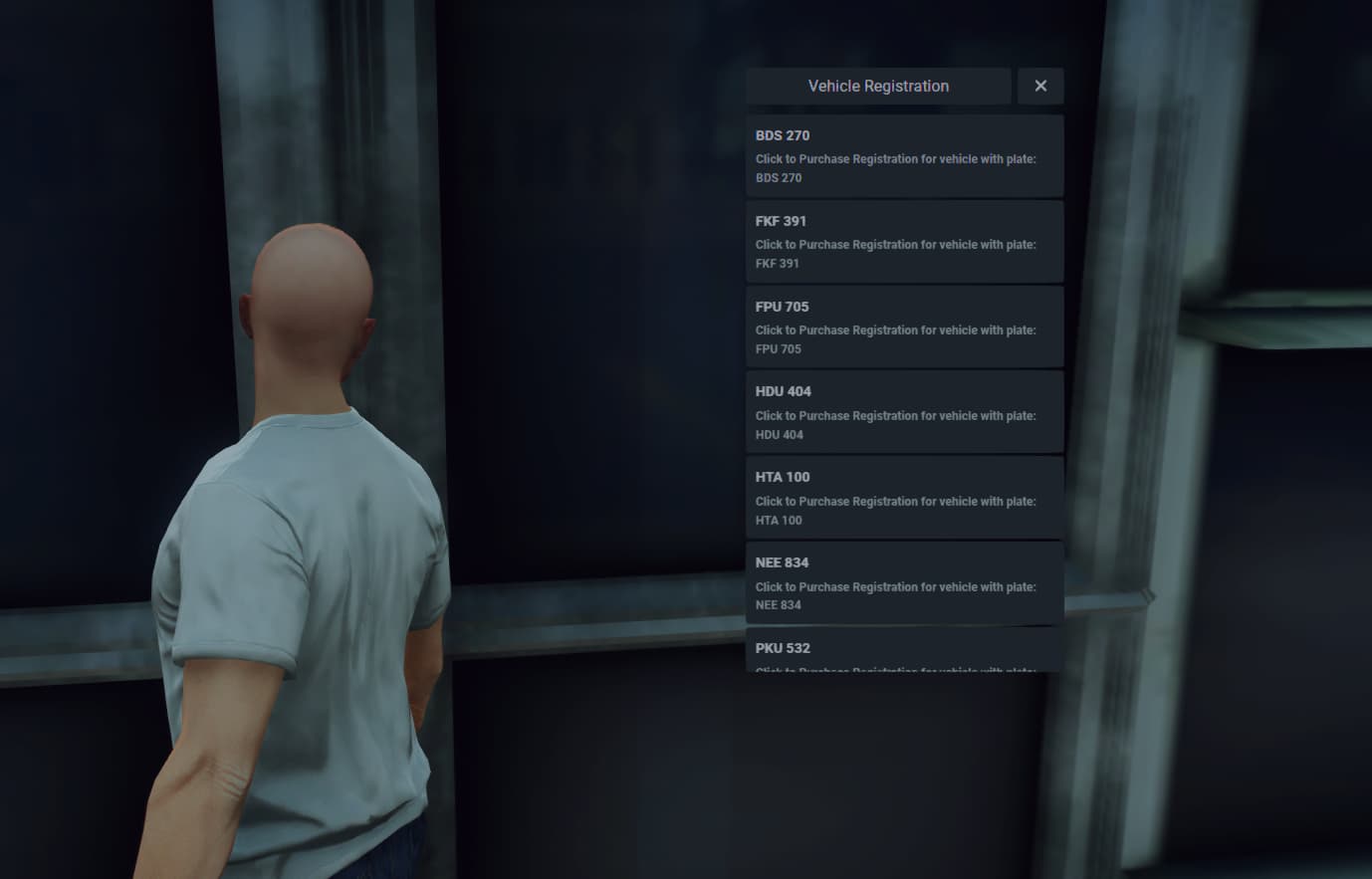Click the last entry in the vehicle list

pos(904,655)
